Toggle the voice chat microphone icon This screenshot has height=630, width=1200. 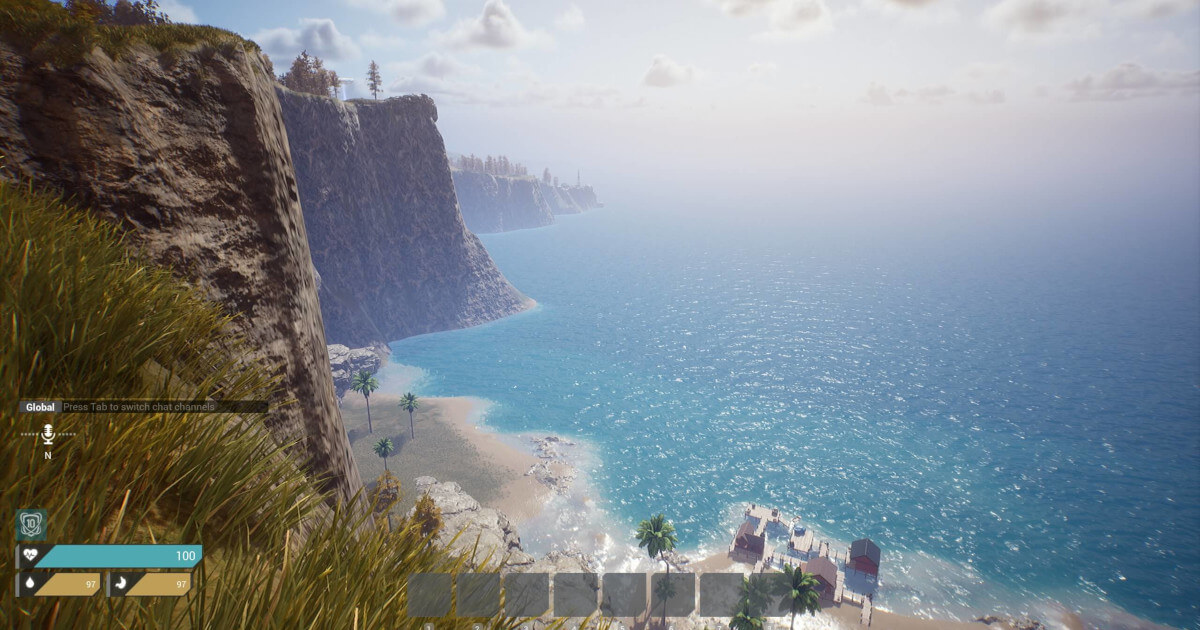(47, 434)
